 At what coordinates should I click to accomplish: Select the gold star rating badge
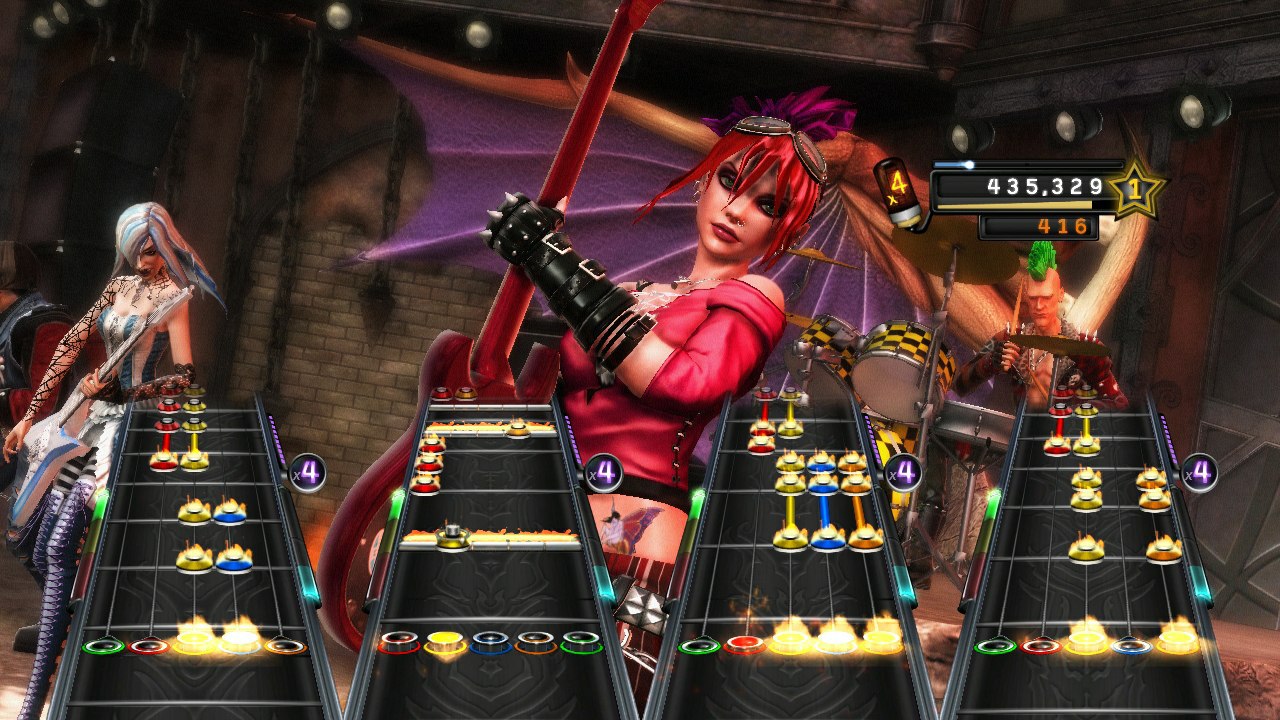[x=1135, y=190]
